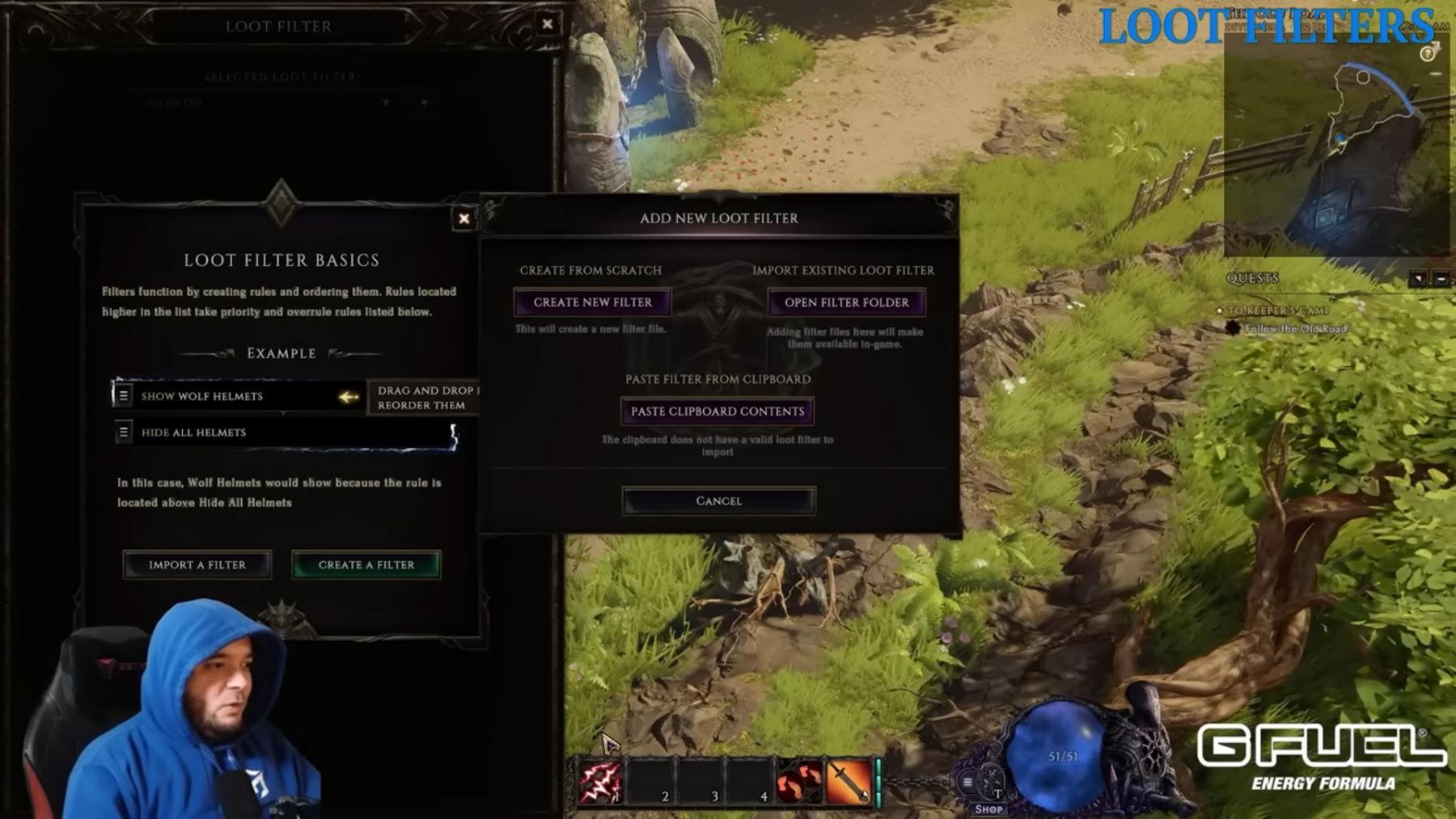This screenshot has height=819, width=1456.
Task: Select the sword attack skill
Action: [x=848, y=782]
